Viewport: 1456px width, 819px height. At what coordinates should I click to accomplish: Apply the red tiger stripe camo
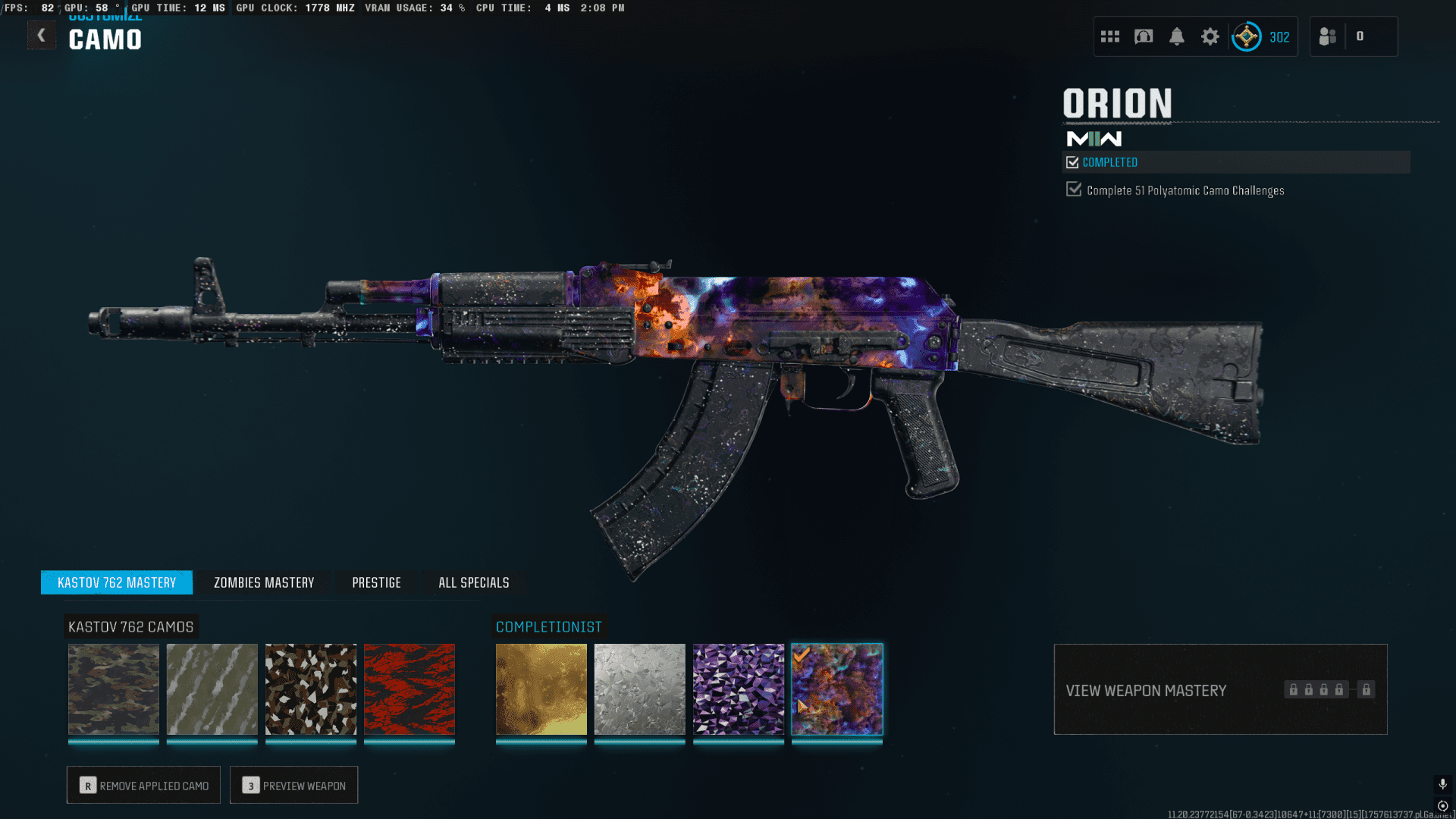click(x=409, y=689)
